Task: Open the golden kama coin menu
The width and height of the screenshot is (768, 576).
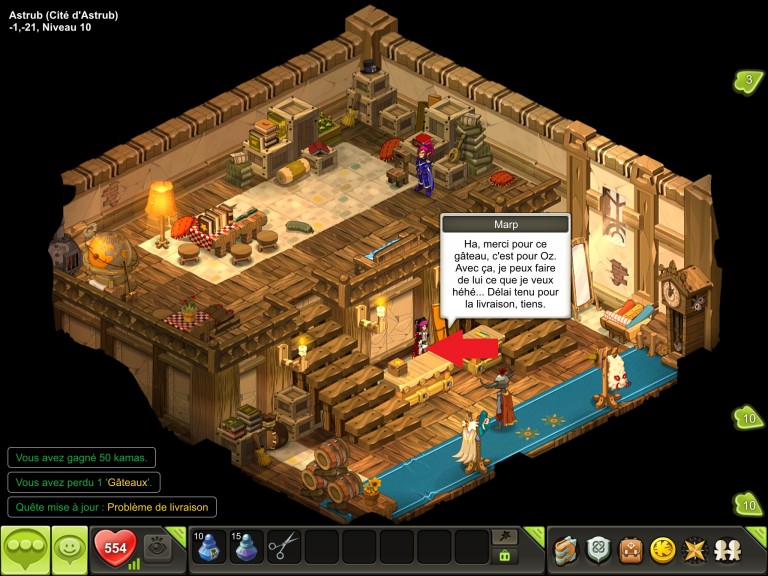Action: (662, 549)
